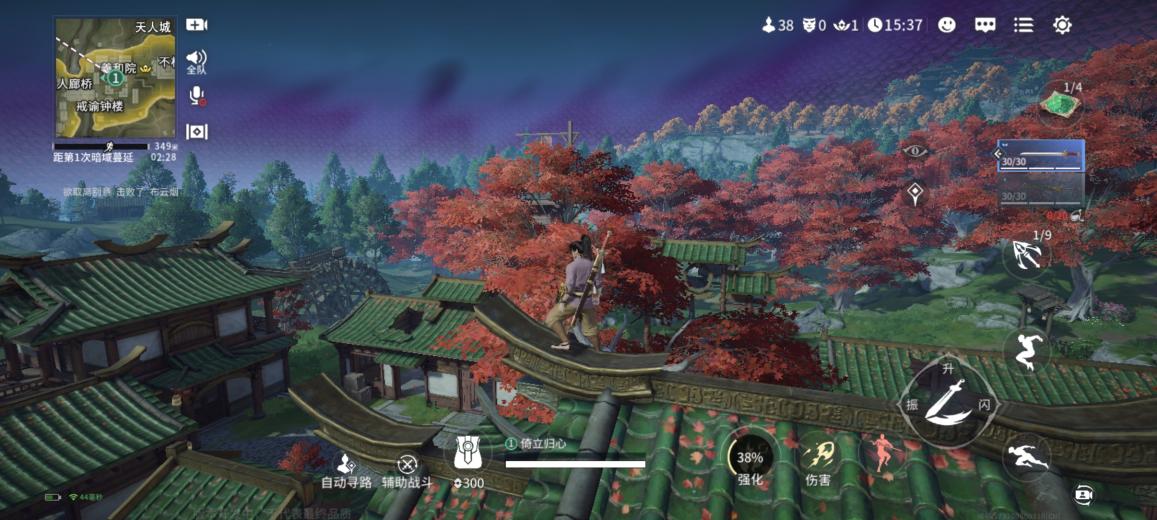The width and height of the screenshot is (1157, 520).
Task: Tap the camera record icon beside minimap
Action: coord(197,25)
